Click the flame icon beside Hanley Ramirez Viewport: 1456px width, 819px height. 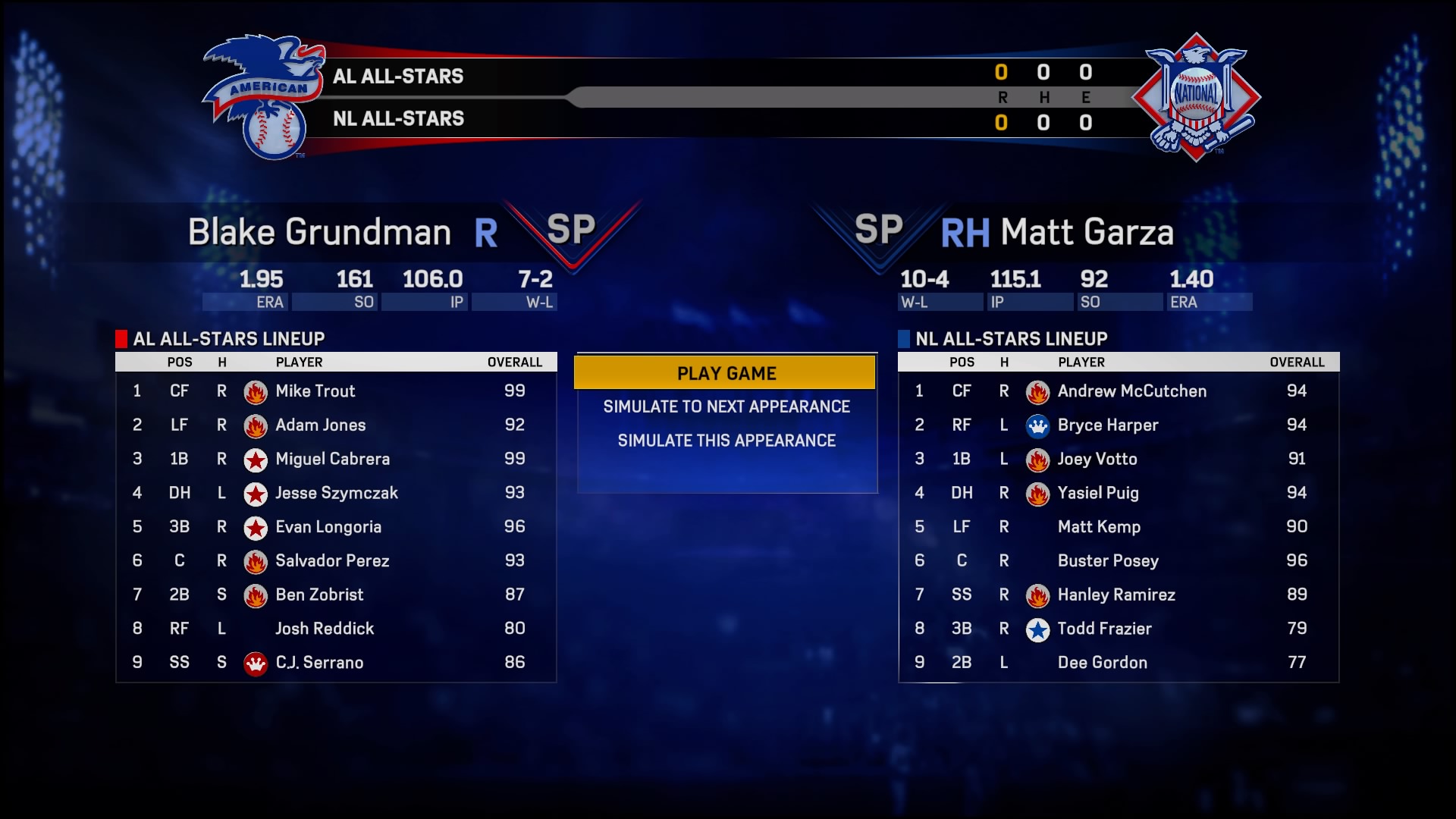click(1037, 595)
